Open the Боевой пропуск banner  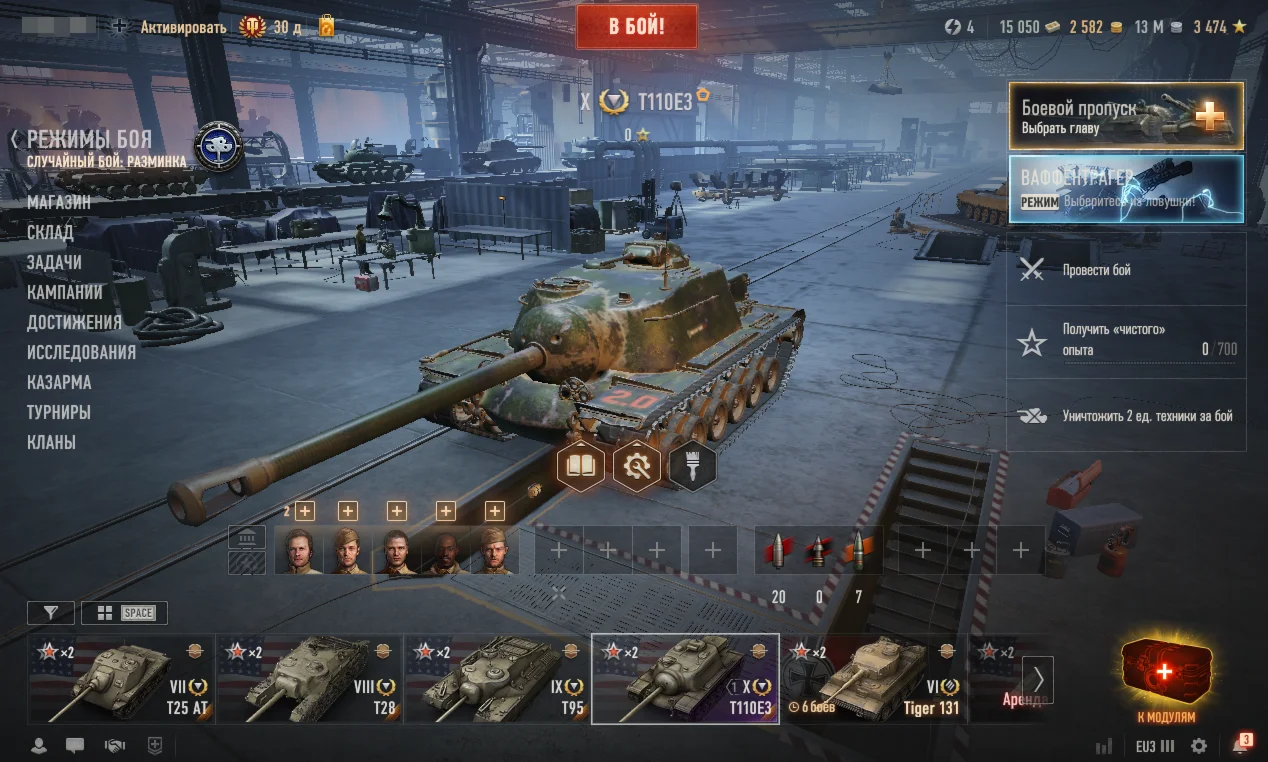pos(1125,116)
